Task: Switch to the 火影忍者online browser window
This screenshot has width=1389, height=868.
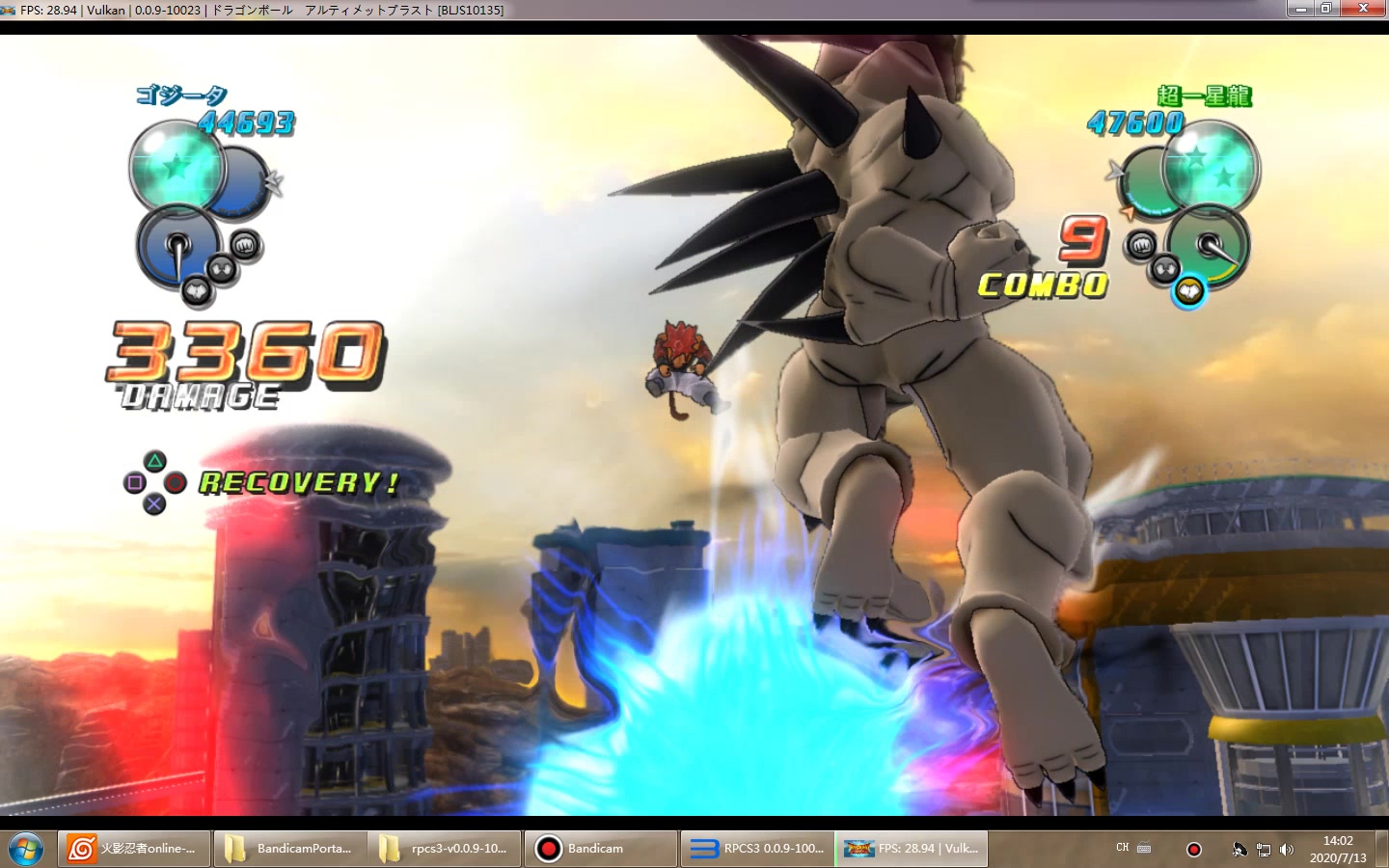Action: click(133, 849)
